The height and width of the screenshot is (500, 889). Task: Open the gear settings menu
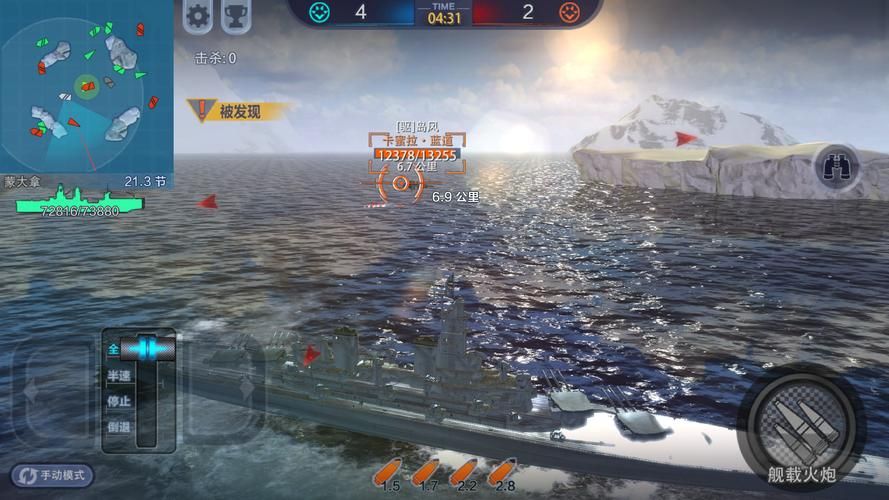click(198, 15)
